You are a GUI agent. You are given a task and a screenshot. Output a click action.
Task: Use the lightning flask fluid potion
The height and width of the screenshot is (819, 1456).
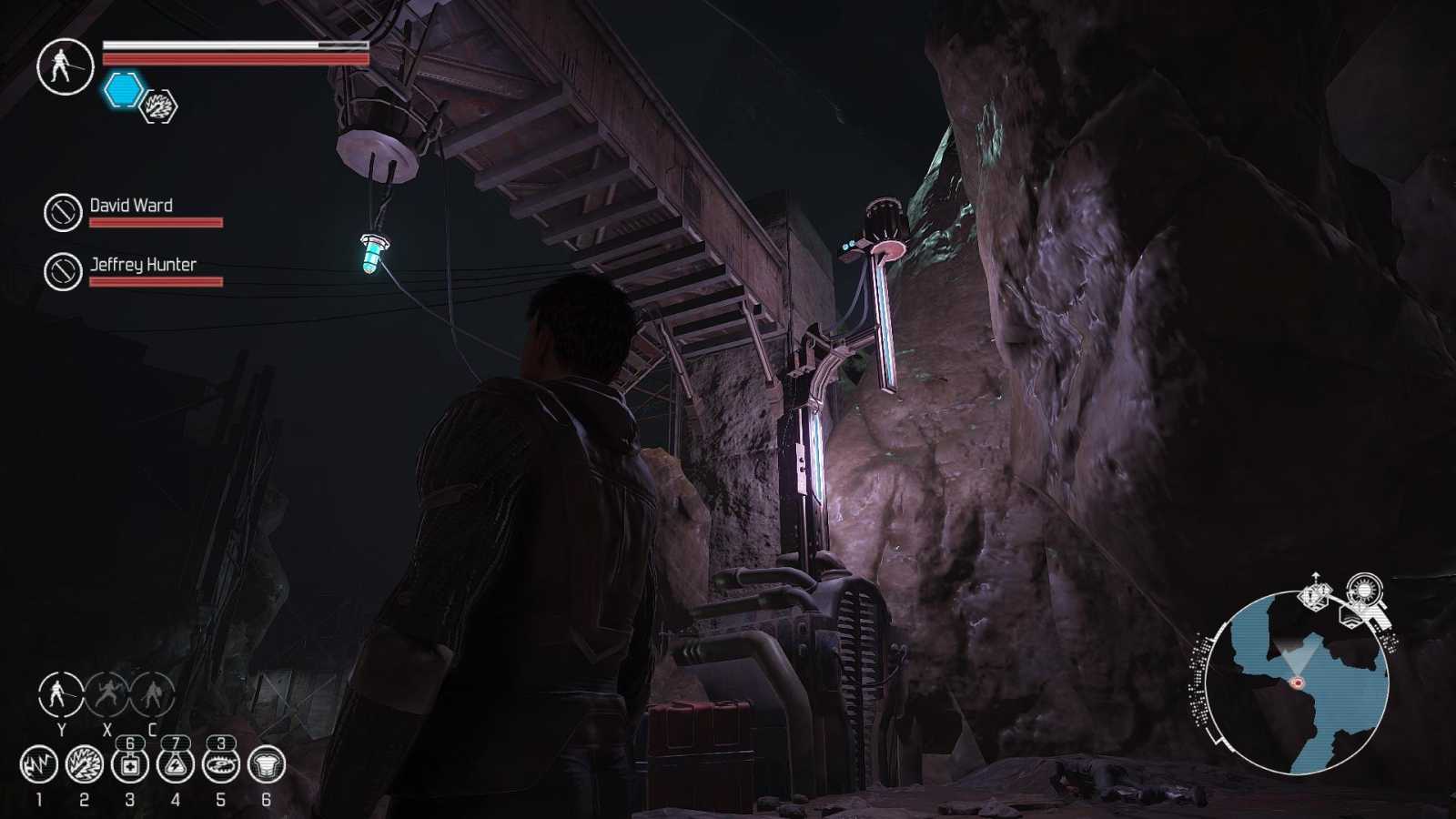pos(176,765)
